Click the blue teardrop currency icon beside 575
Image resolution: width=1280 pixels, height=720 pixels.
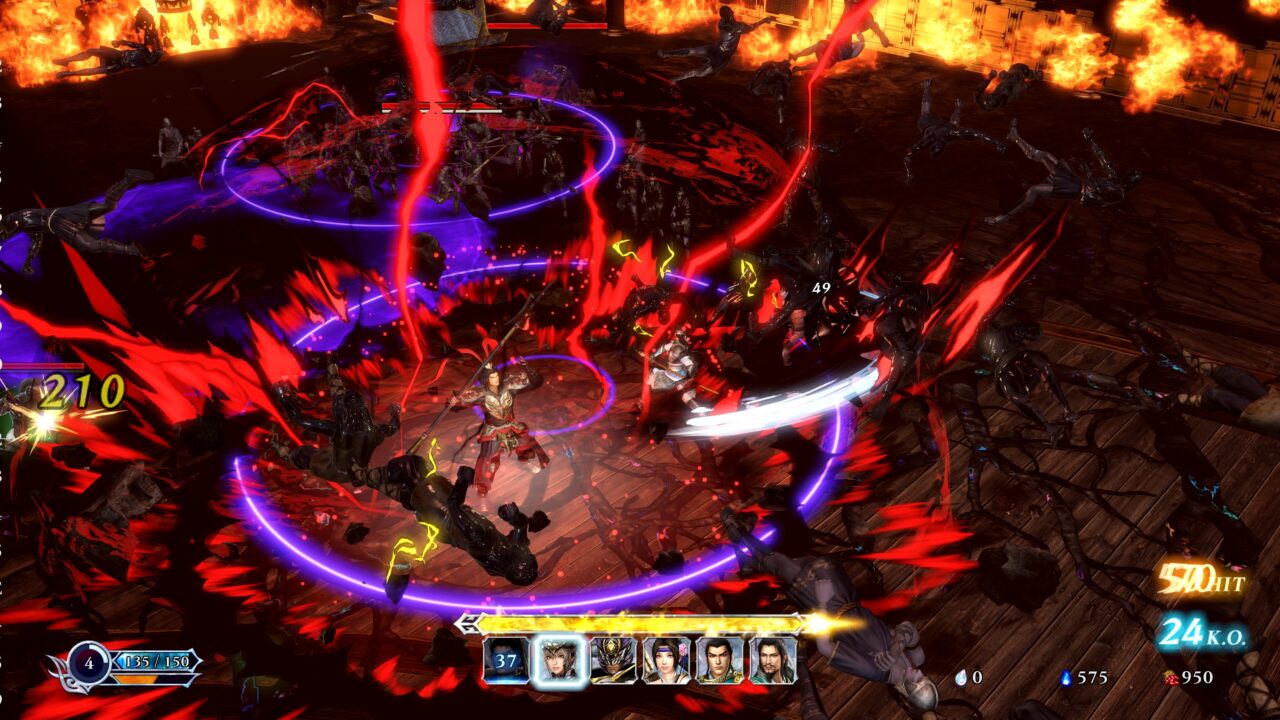pos(1066,676)
